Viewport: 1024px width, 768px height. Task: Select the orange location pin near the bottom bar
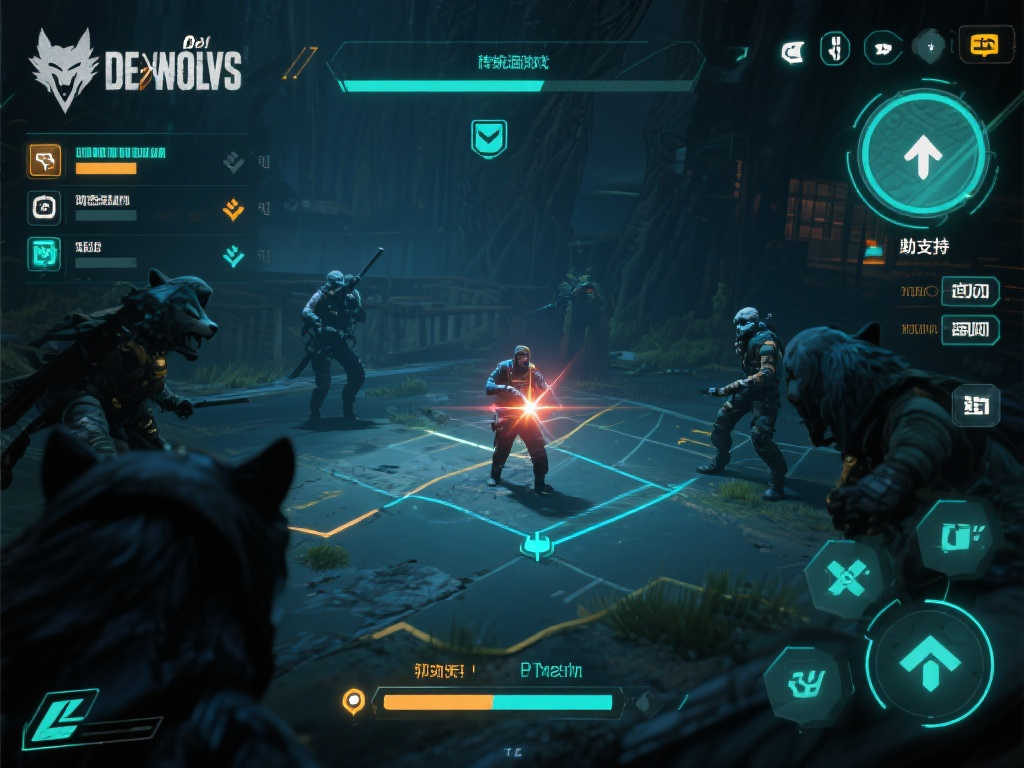click(352, 701)
